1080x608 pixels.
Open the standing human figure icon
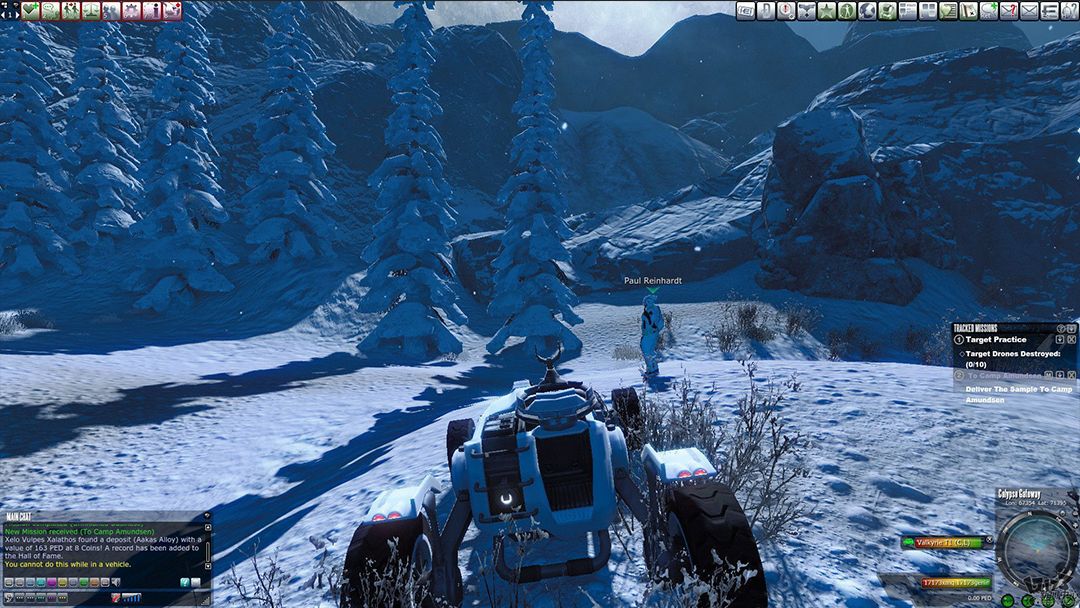846,11
